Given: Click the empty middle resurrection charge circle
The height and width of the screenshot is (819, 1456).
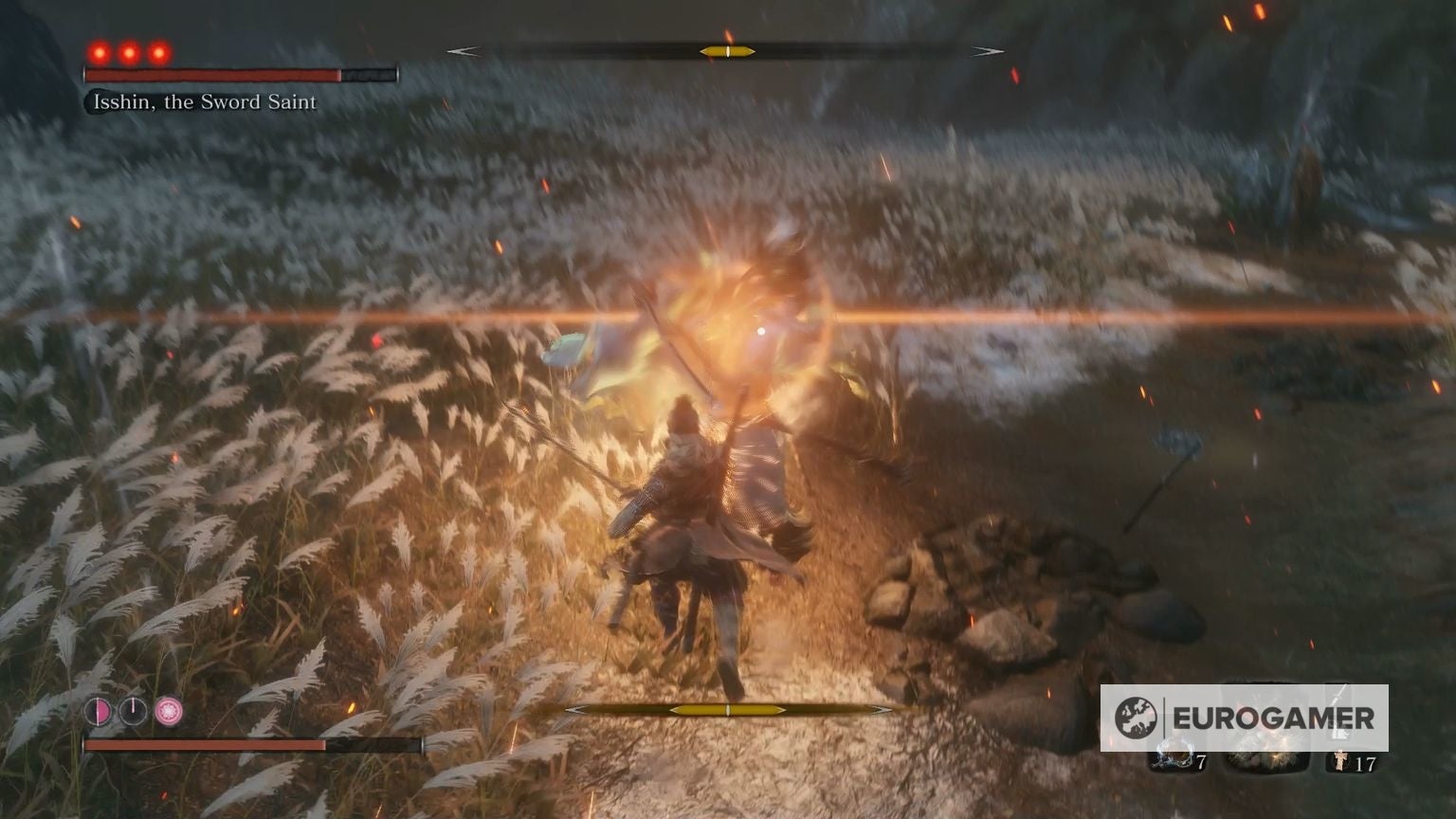Looking at the screenshot, I should click(x=133, y=710).
